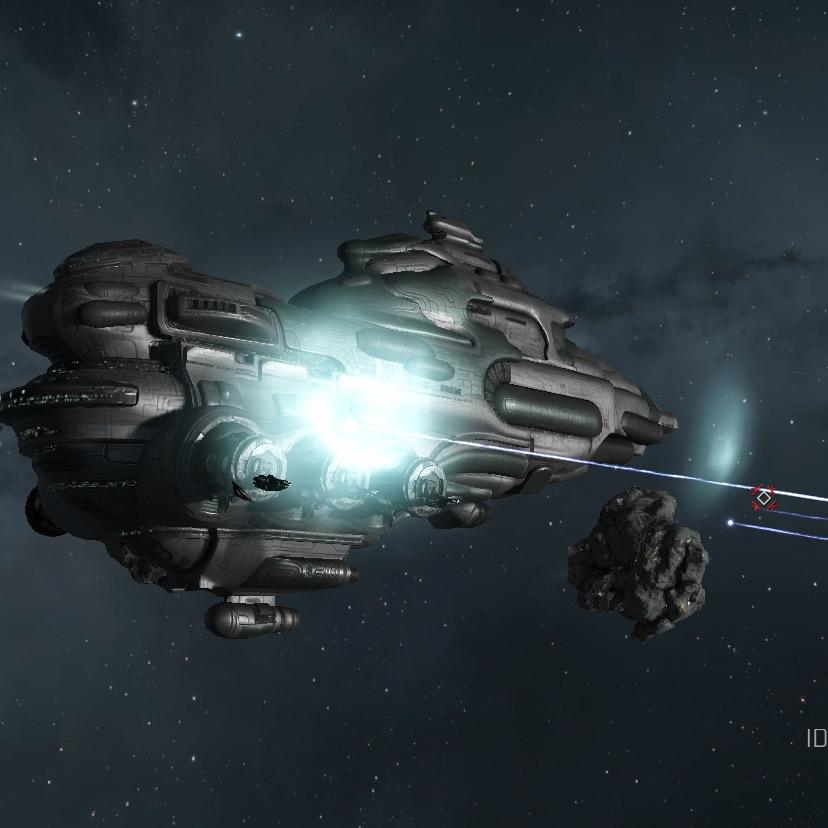Screen dimensions: 828x828
Task: Select the red-bracketed diamond target marker
Action: [x=764, y=497]
